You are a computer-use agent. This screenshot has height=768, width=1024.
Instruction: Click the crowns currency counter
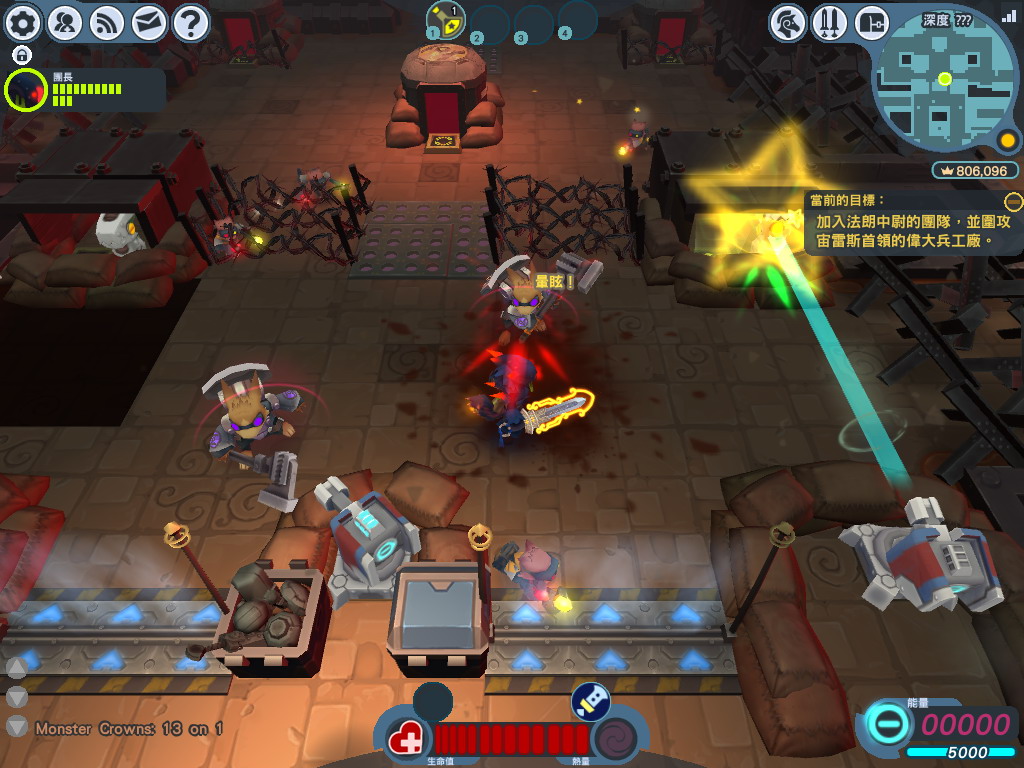(973, 171)
